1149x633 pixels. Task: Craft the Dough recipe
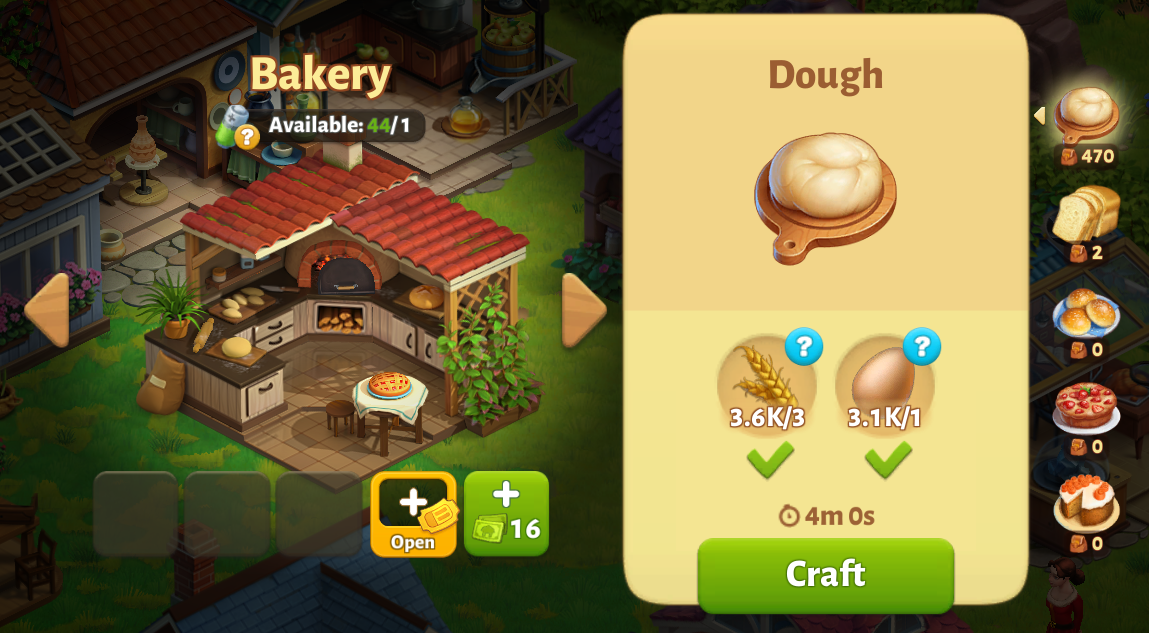coord(825,574)
